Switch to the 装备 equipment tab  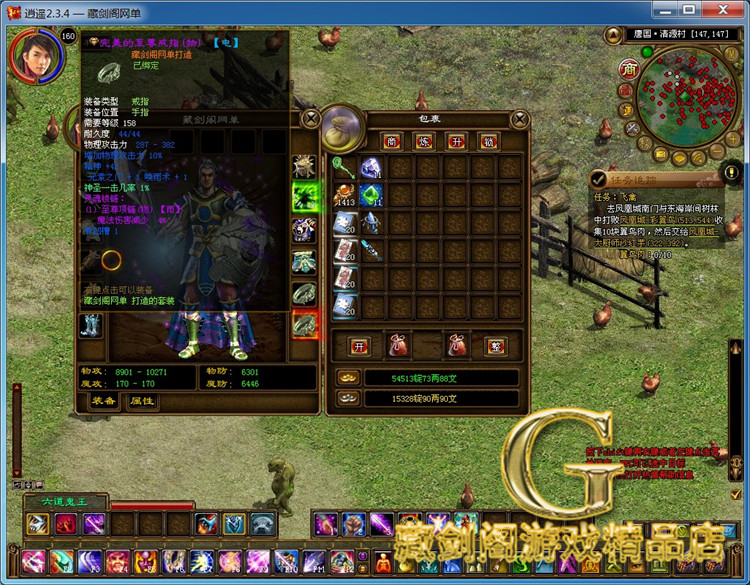[103, 401]
